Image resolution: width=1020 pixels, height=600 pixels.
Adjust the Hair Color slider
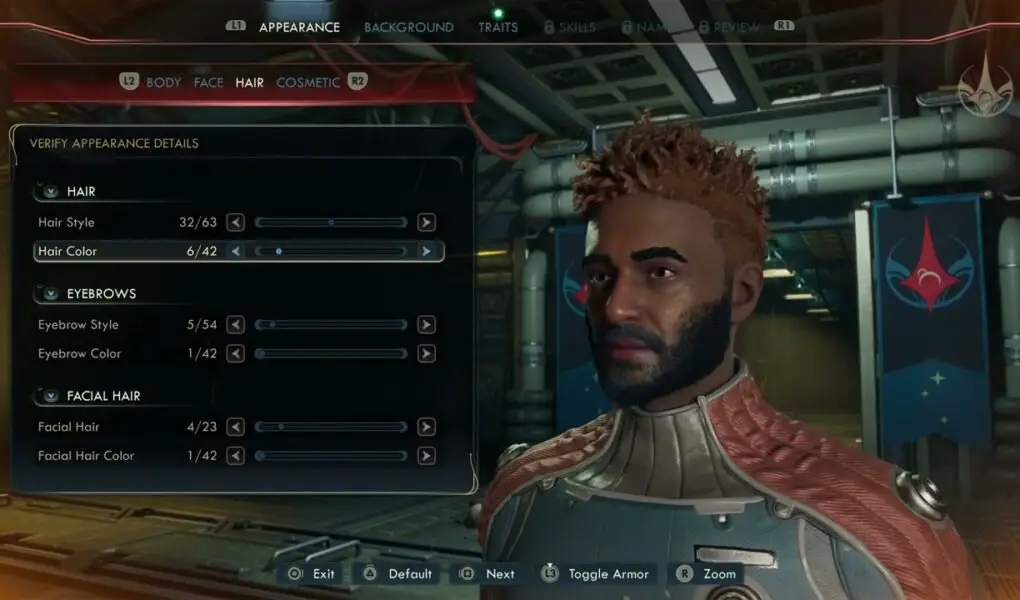(331, 252)
